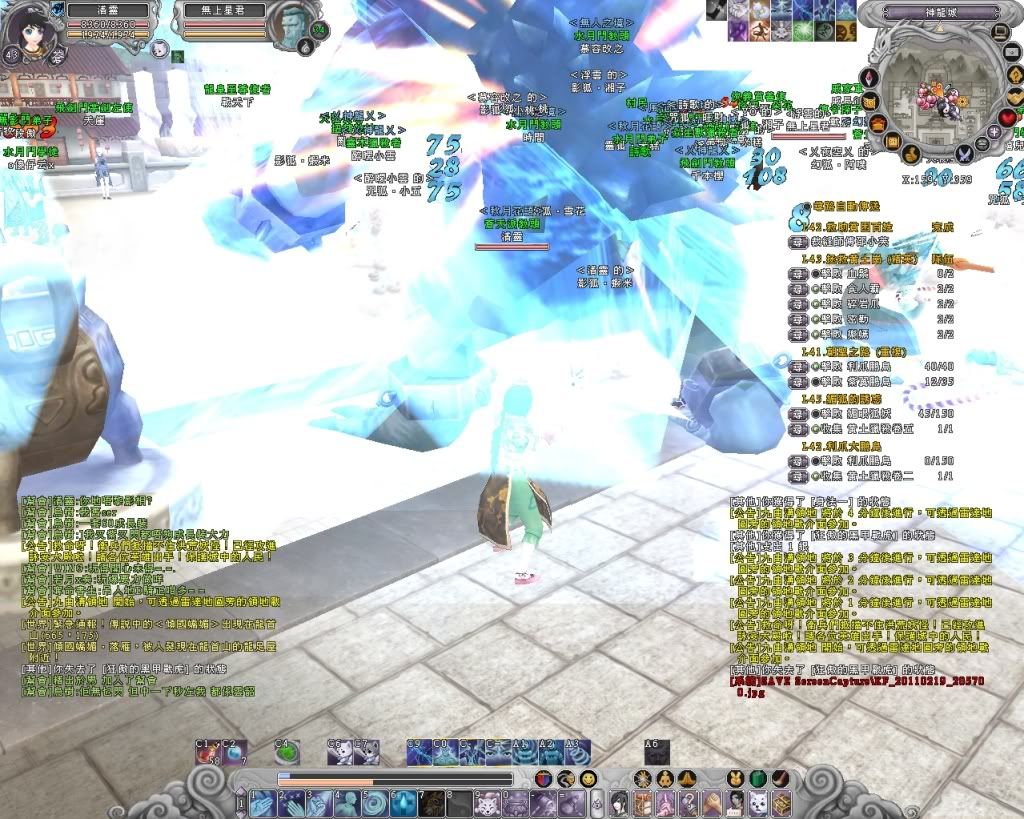Activate the whirlpool skill in slot 5
Screen dimensions: 1024x819
tap(374, 803)
